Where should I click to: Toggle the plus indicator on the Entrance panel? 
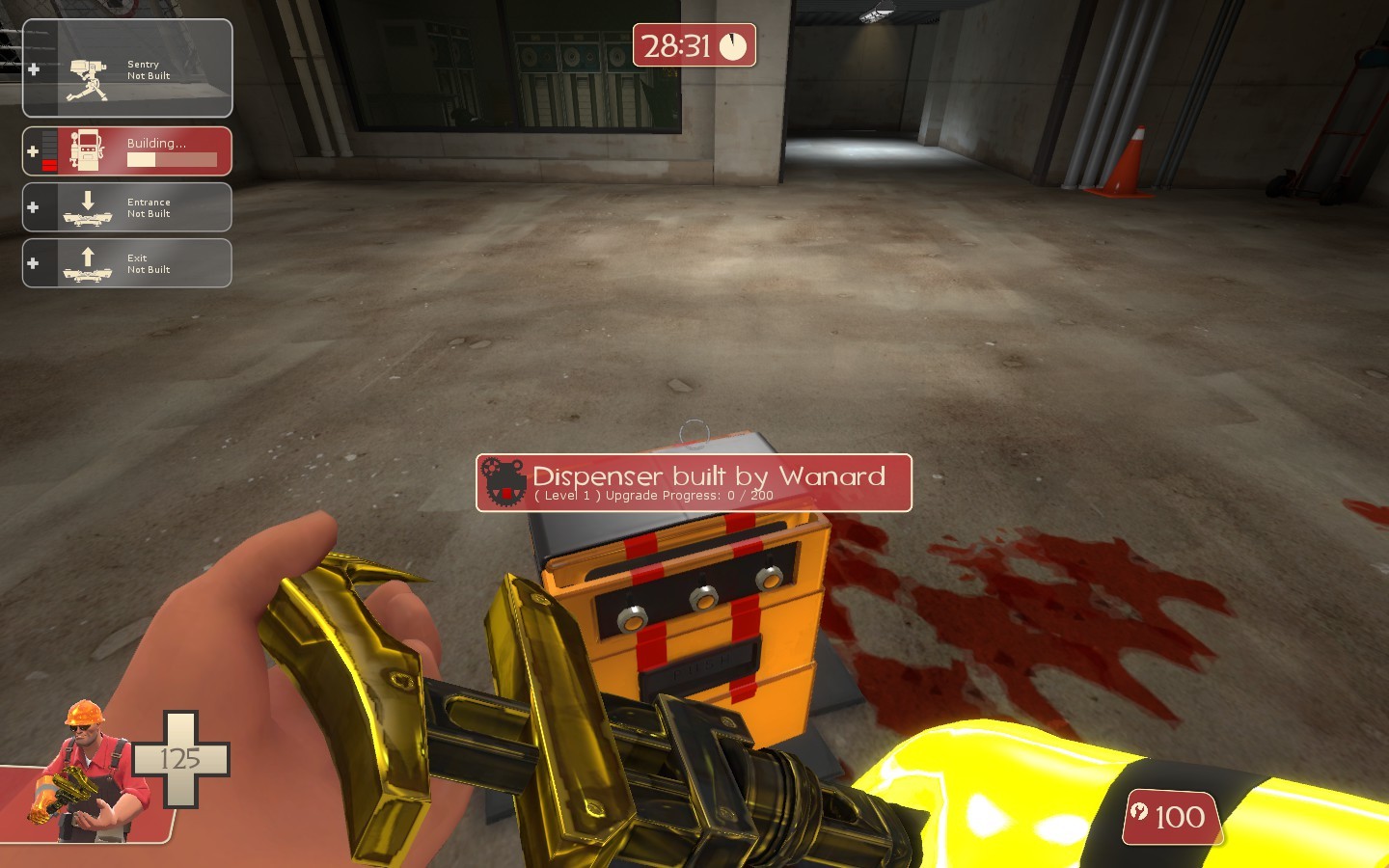(34, 206)
